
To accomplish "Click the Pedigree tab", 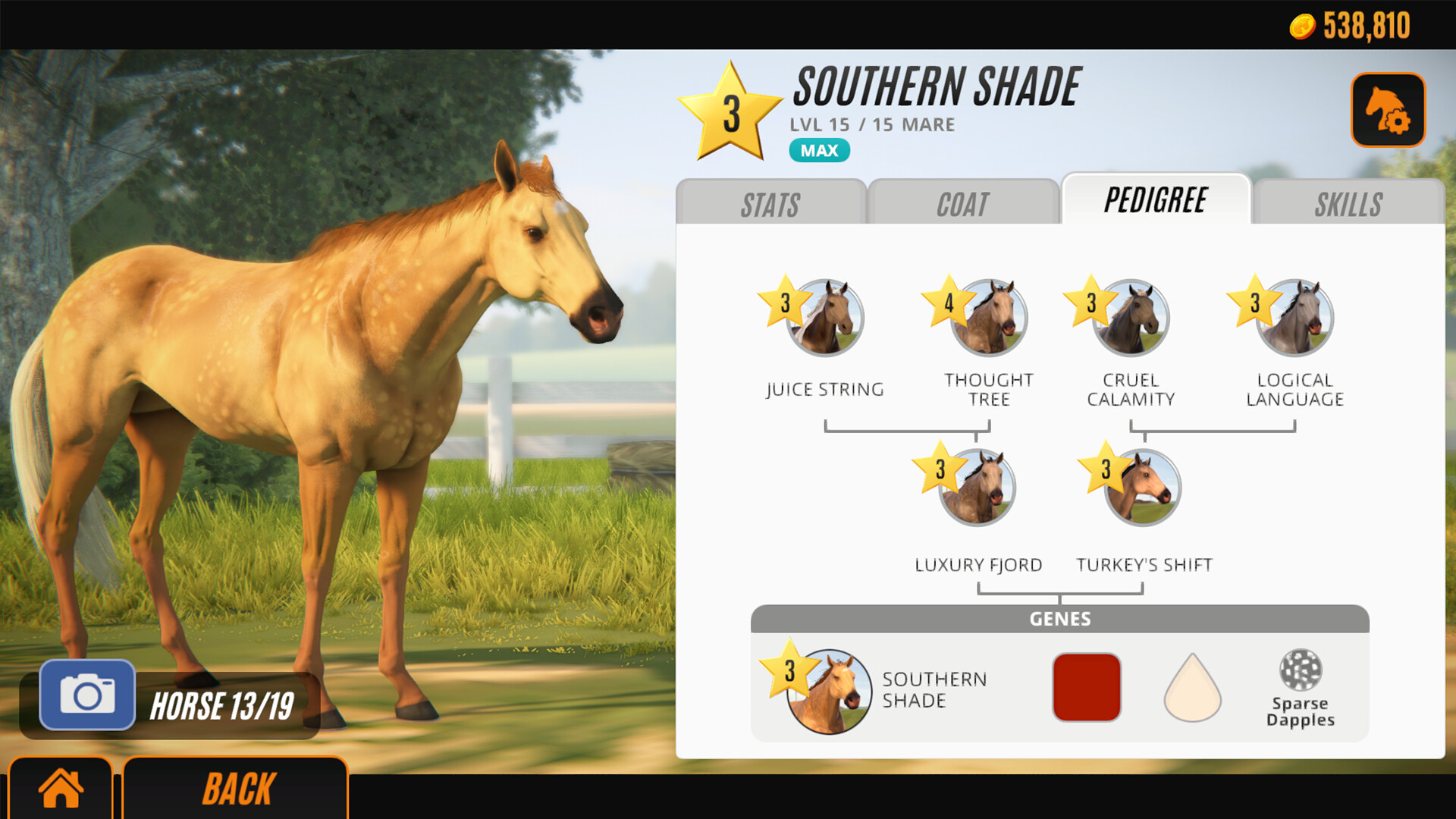I will point(1156,201).
